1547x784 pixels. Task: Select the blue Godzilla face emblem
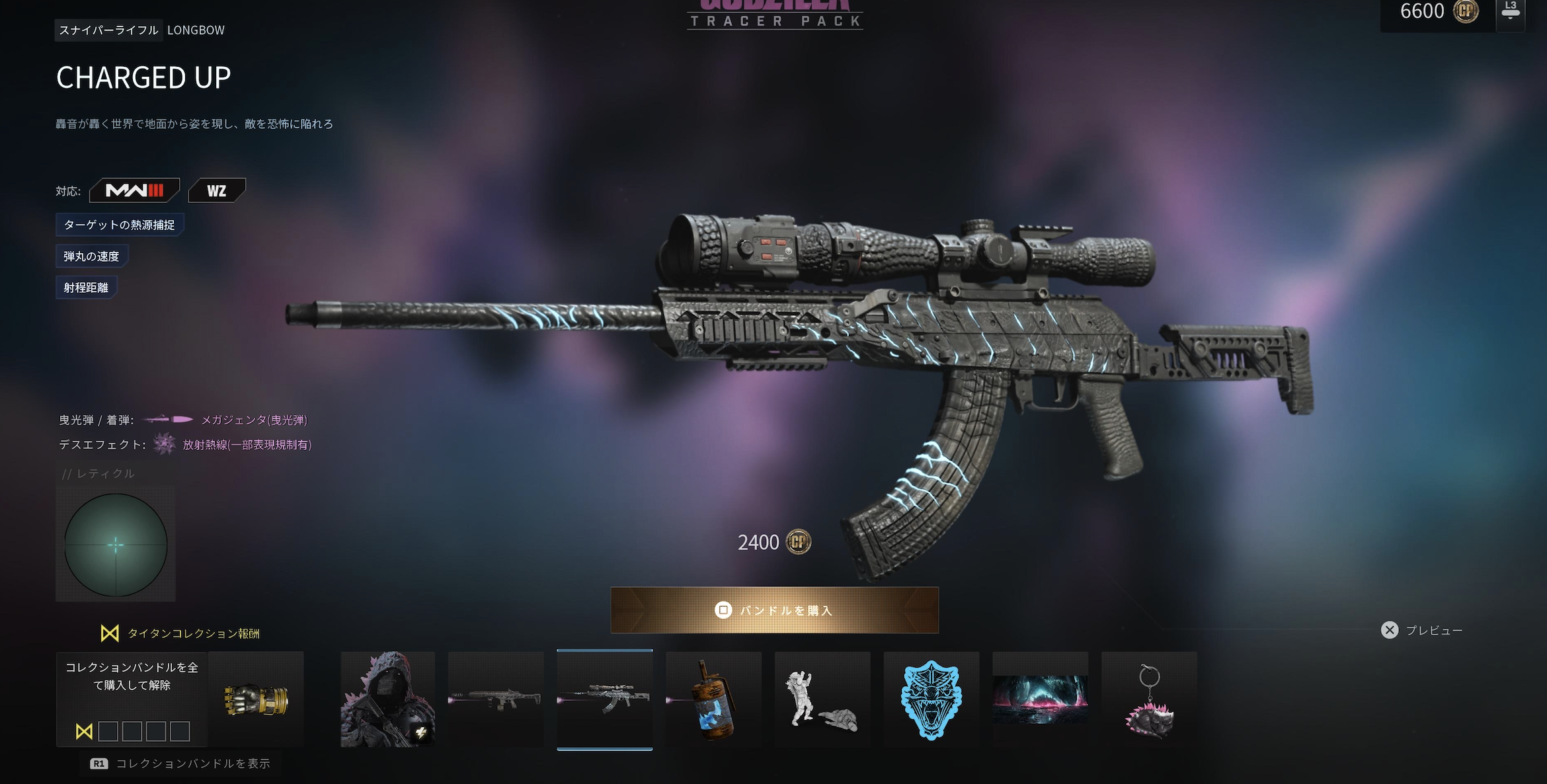click(931, 699)
